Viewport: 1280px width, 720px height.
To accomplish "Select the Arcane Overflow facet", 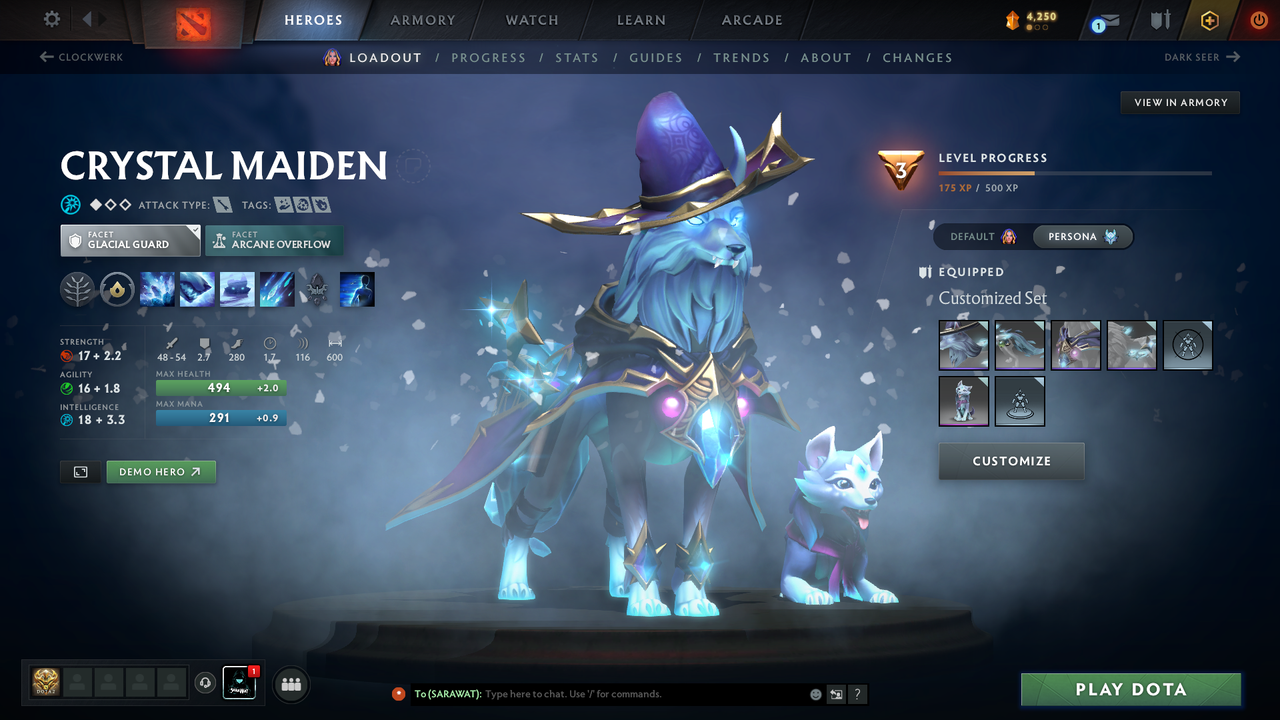I will pyautogui.click(x=274, y=240).
